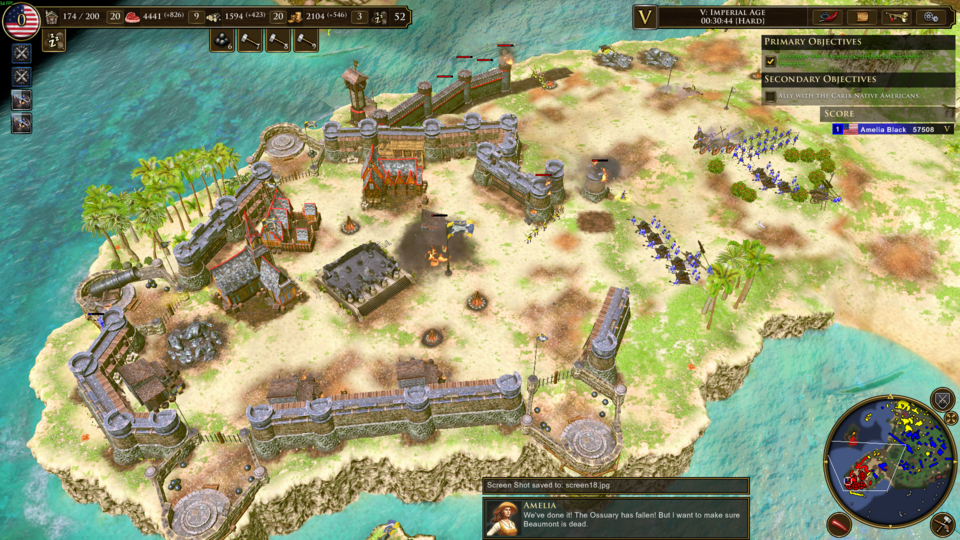
Task: Select the cannonball group 6 button
Action: tap(223, 40)
